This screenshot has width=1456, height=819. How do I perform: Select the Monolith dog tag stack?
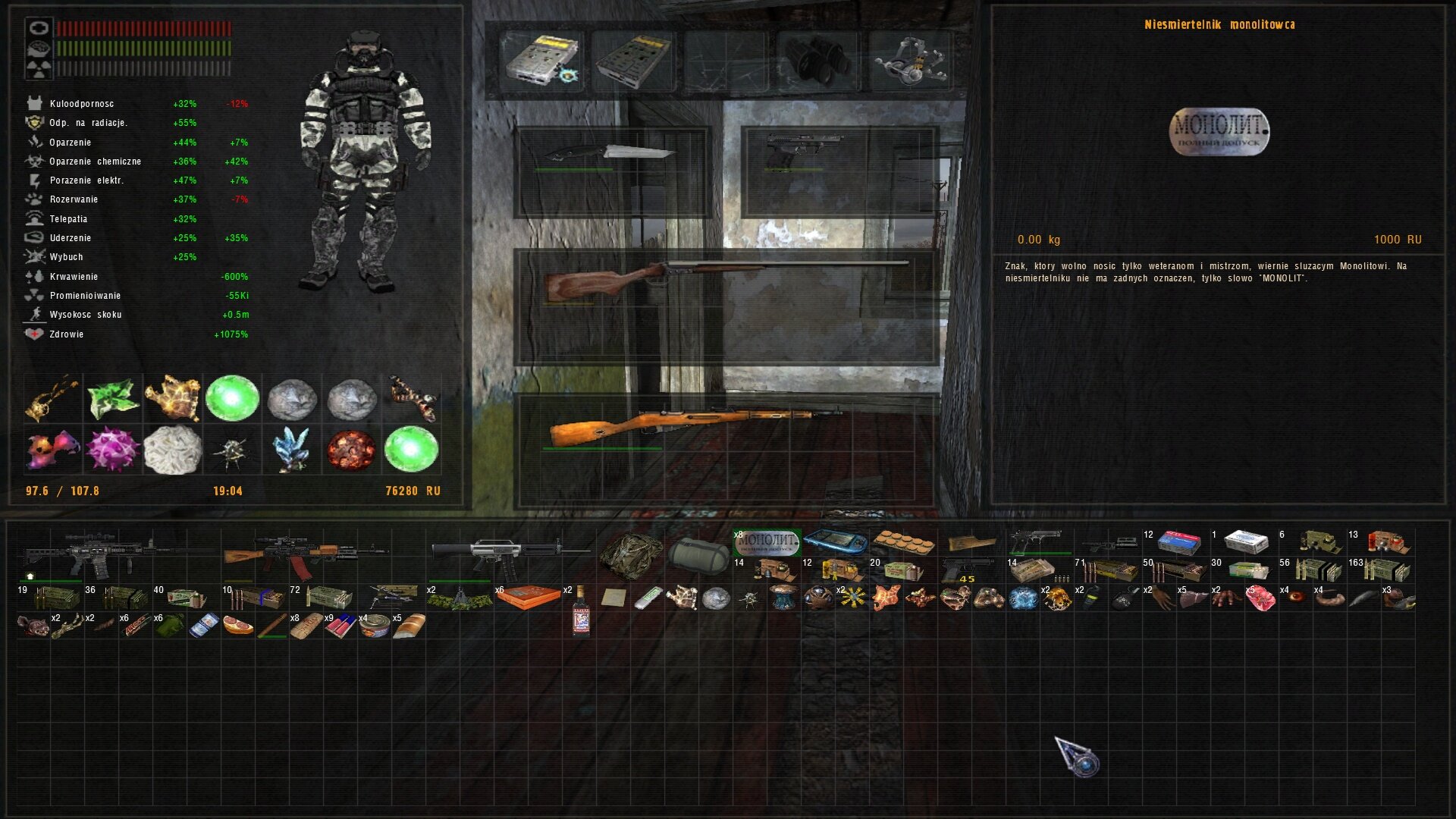pos(767,541)
